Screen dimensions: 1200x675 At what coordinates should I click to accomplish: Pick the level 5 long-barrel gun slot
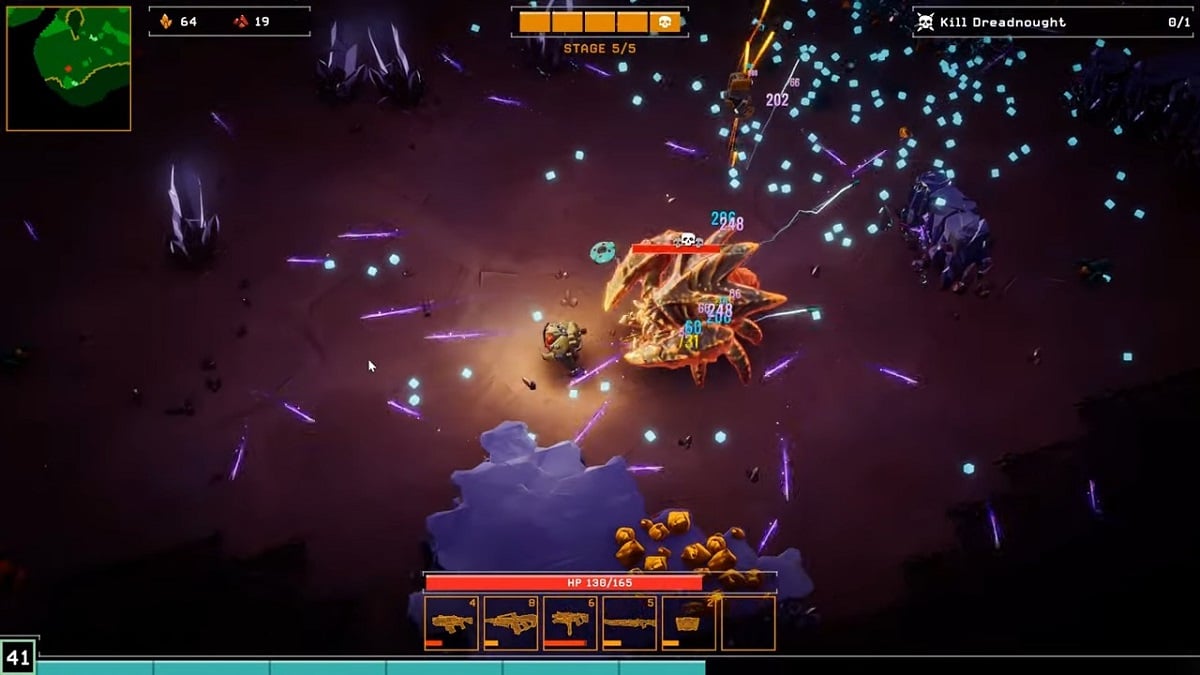coord(629,623)
